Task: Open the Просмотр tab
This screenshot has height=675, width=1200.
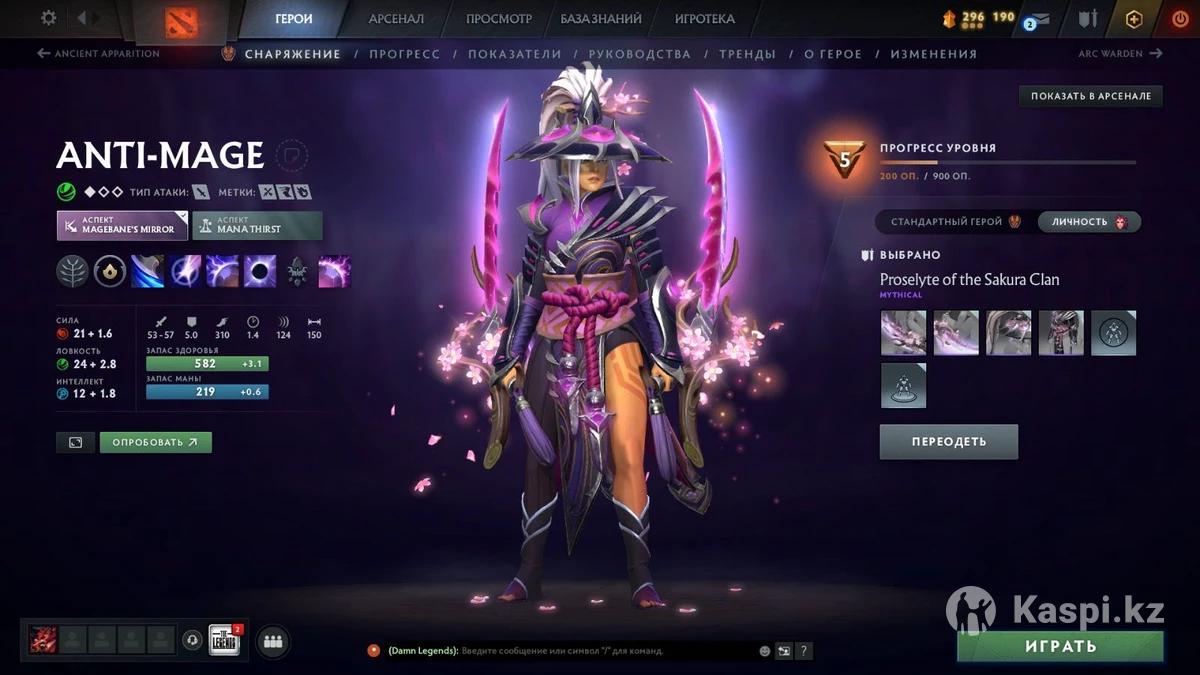Action: pyautogui.click(x=498, y=19)
